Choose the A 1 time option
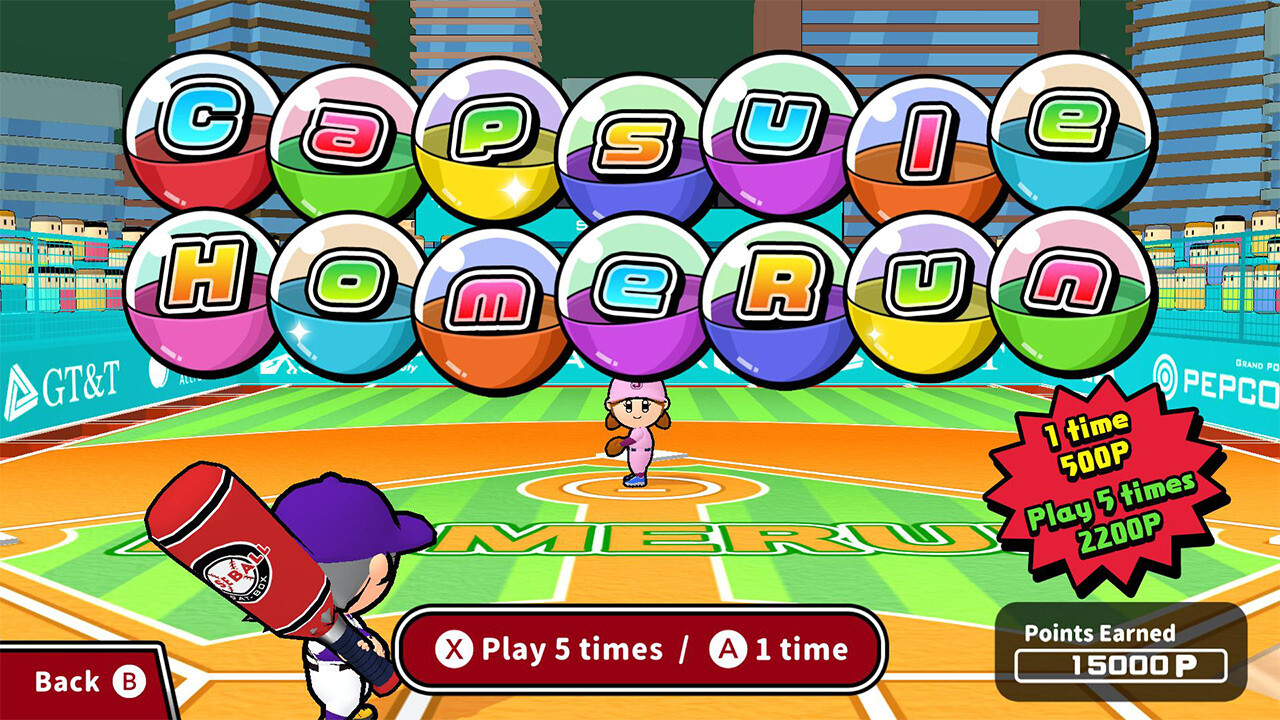 coord(782,647)
